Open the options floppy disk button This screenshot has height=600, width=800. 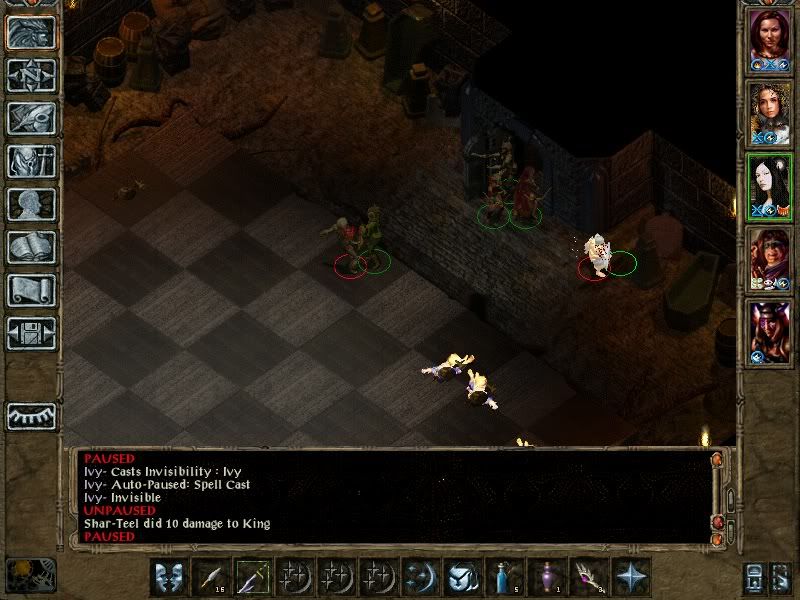[x=31, y=333]
